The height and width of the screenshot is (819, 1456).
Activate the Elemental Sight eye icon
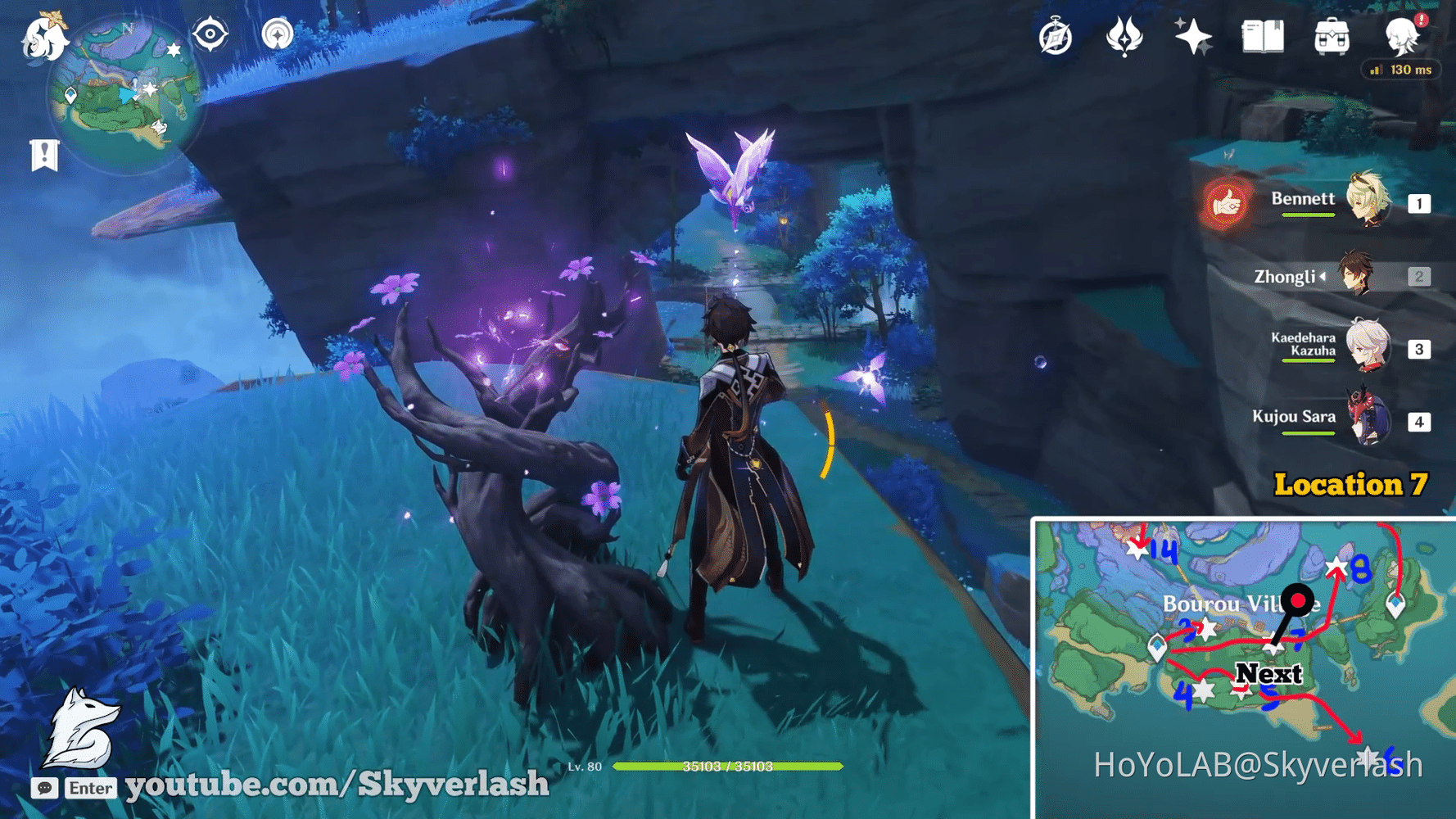pyautogui.click(x=210, y=33)
